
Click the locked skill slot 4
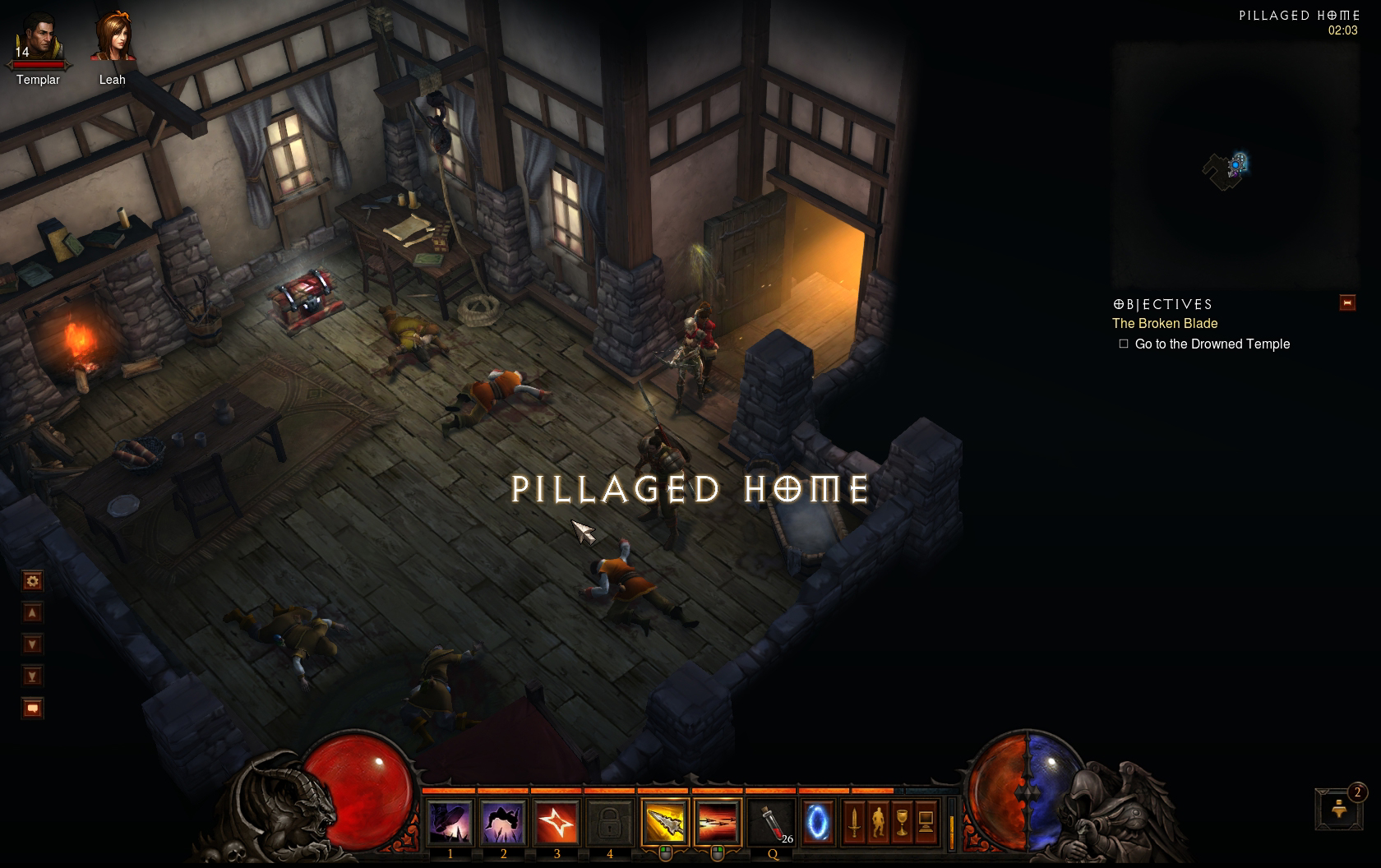tap(609, 822)
